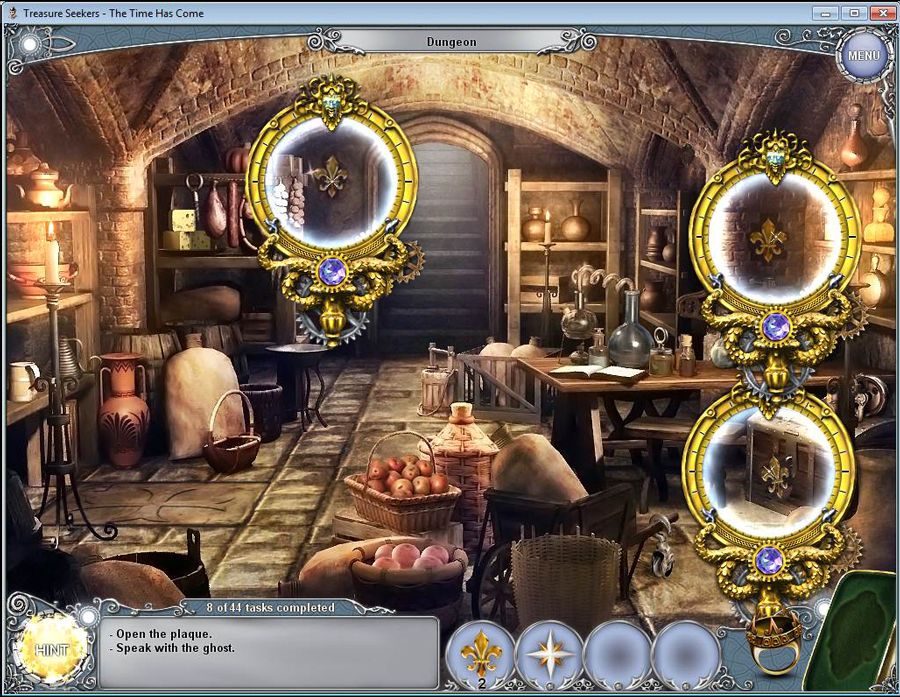The height and width of the screenshot is (697, 900).
Task: Use the glowing HINT button
Action: coord(49,650)
